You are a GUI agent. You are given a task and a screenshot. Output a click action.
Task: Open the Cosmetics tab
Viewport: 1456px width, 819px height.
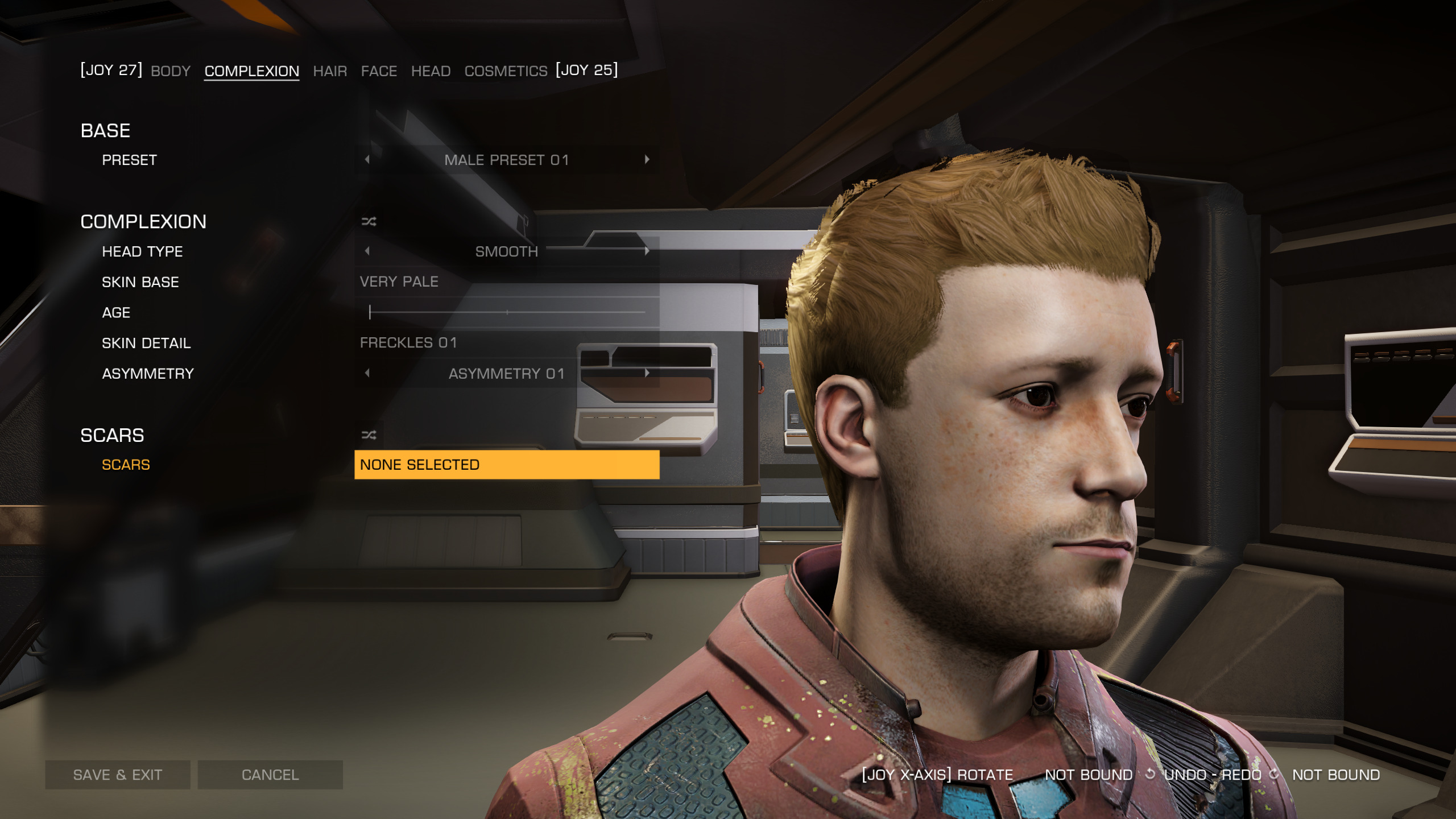[506, 71]
